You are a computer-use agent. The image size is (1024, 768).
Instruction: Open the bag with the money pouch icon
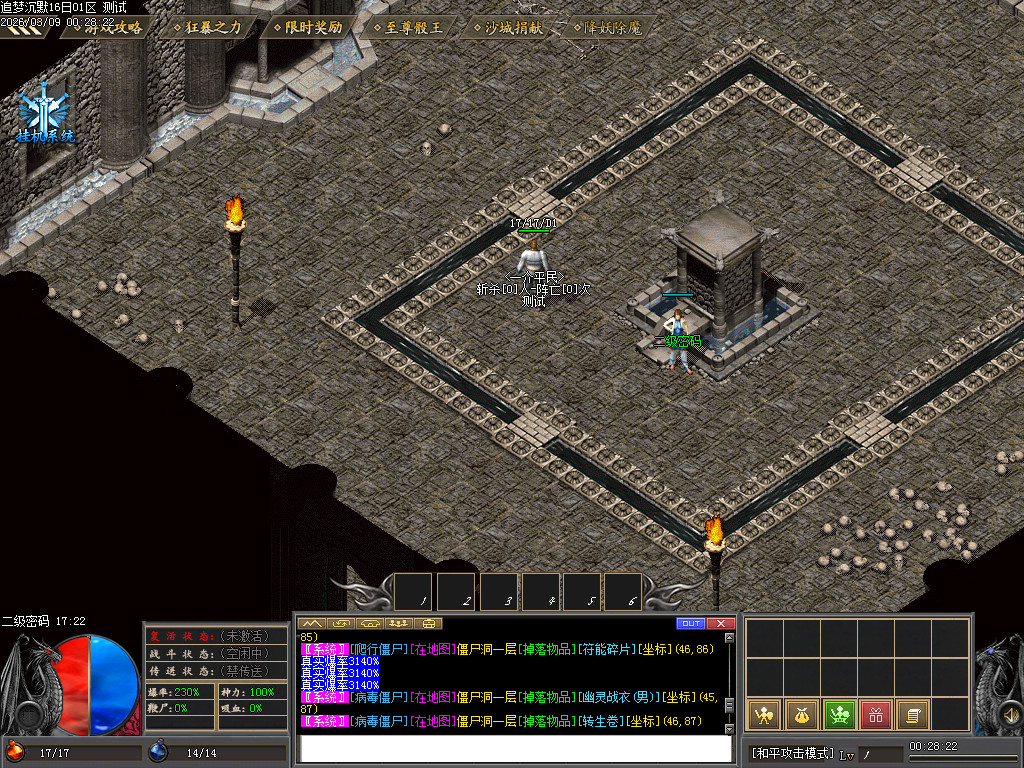pos(800,714)
